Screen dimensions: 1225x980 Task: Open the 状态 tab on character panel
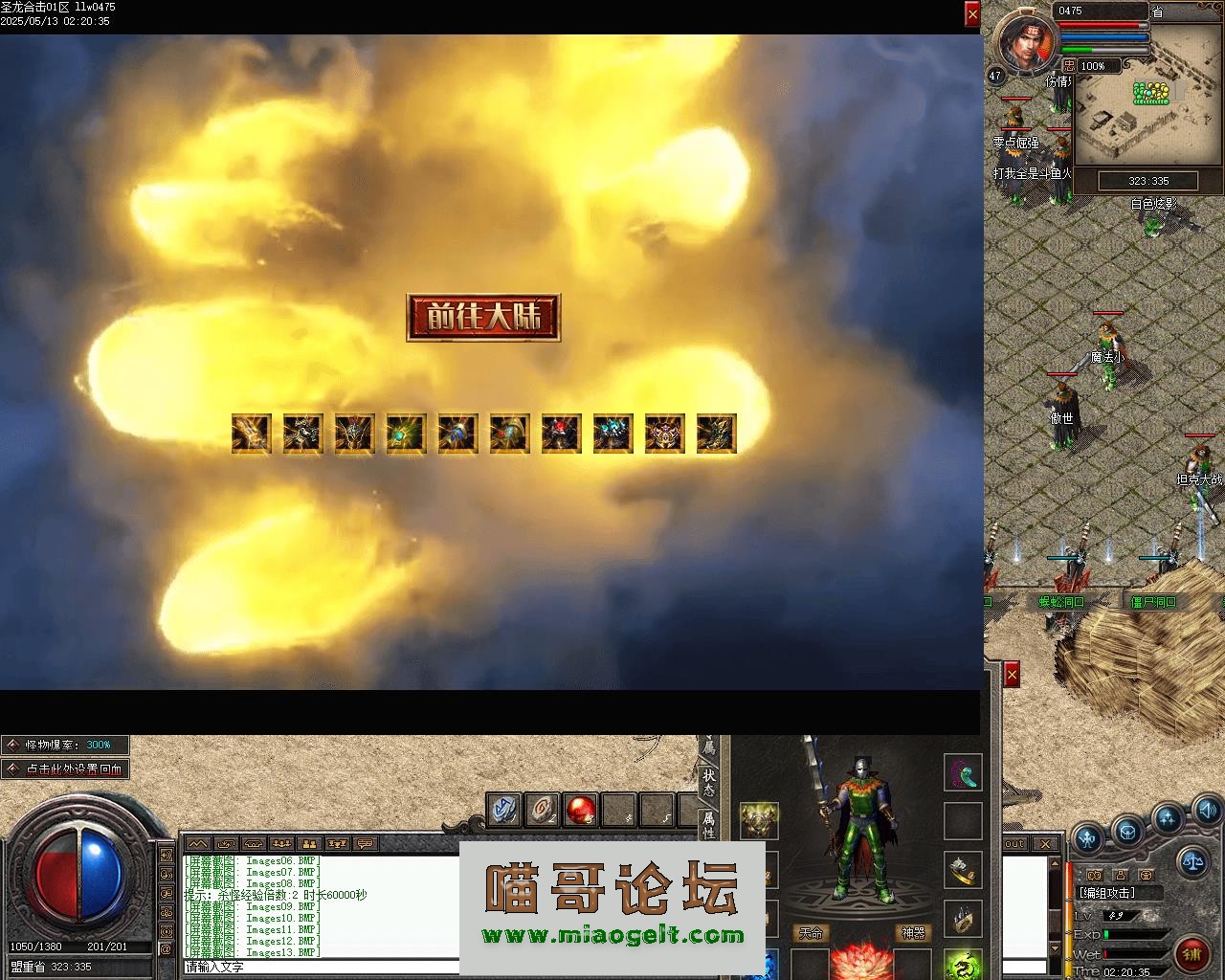[708, 783]
